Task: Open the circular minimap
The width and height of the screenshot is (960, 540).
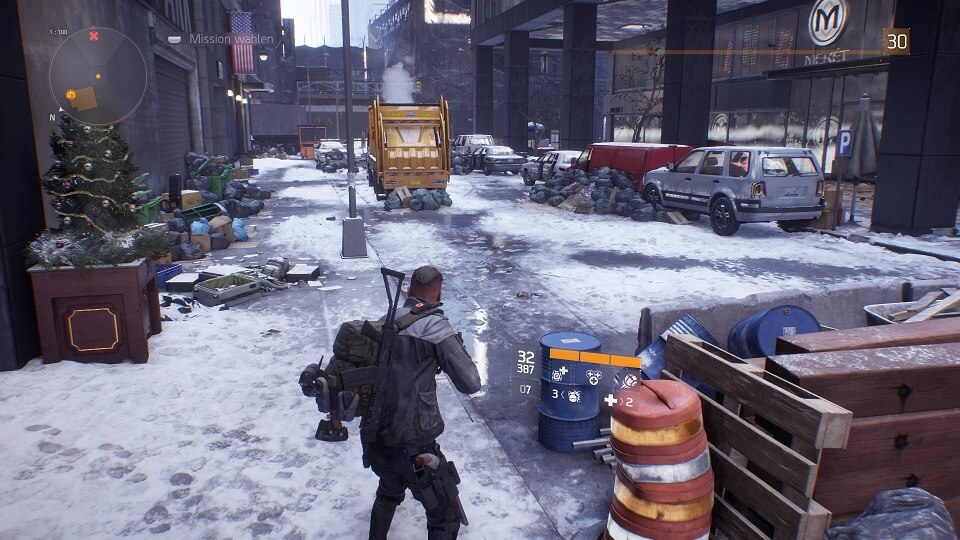Action: (98, 76)
